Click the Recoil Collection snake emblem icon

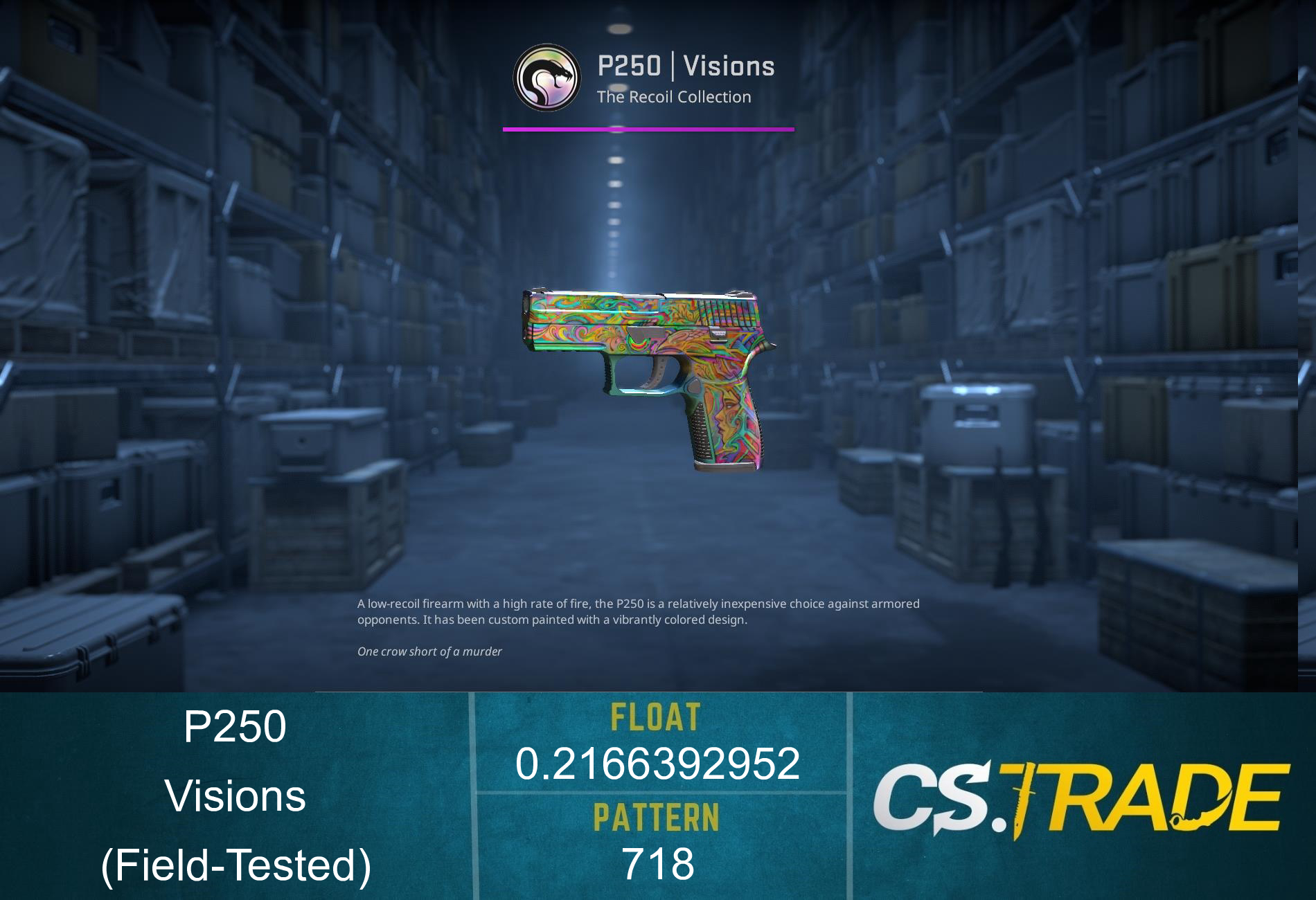point(546,76)
